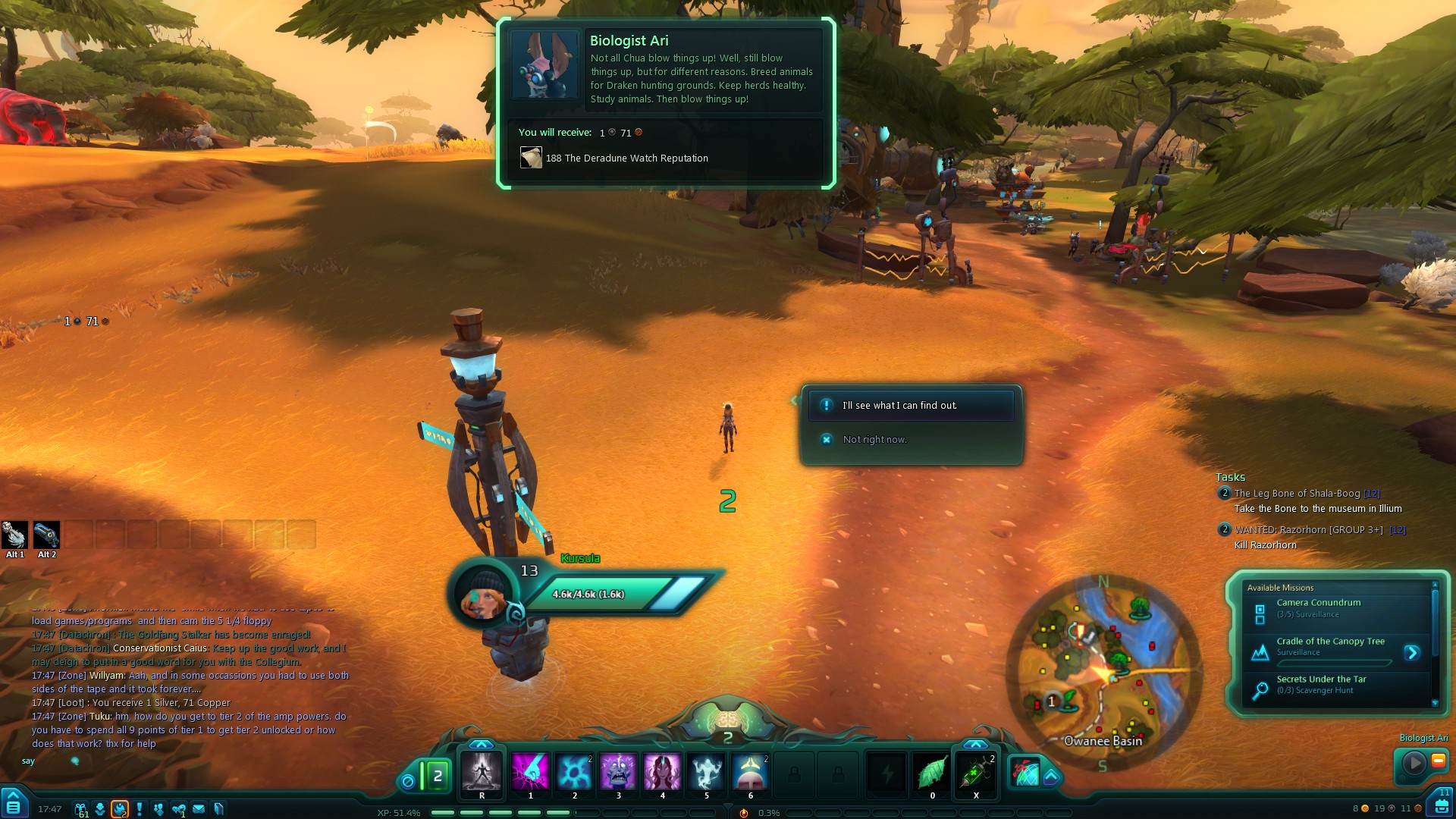
Task: Open the minimap of Owanee Basin
Action: [x=1103, y=672]
